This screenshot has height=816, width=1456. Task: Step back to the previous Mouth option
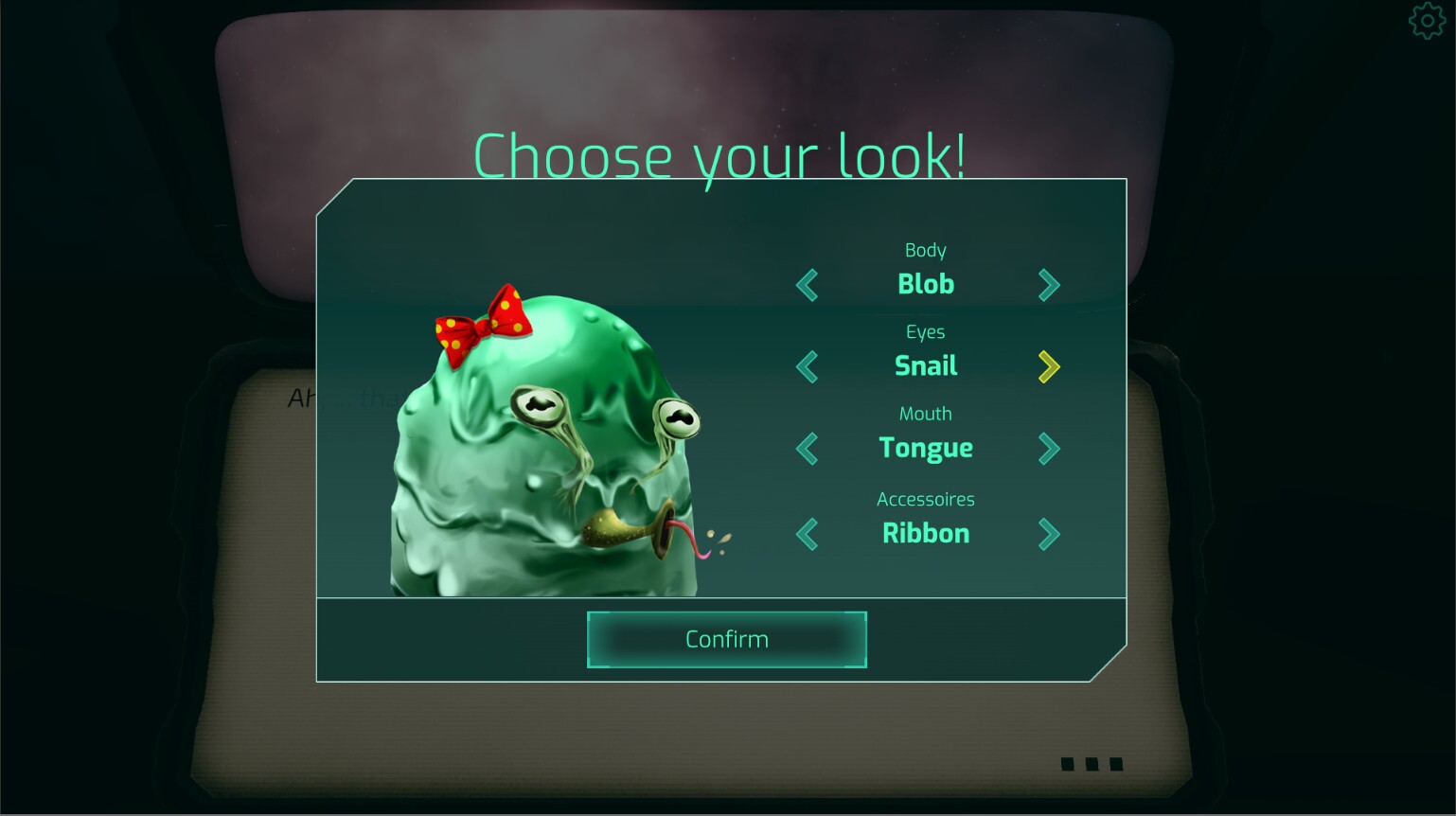(x=808, y=449)
